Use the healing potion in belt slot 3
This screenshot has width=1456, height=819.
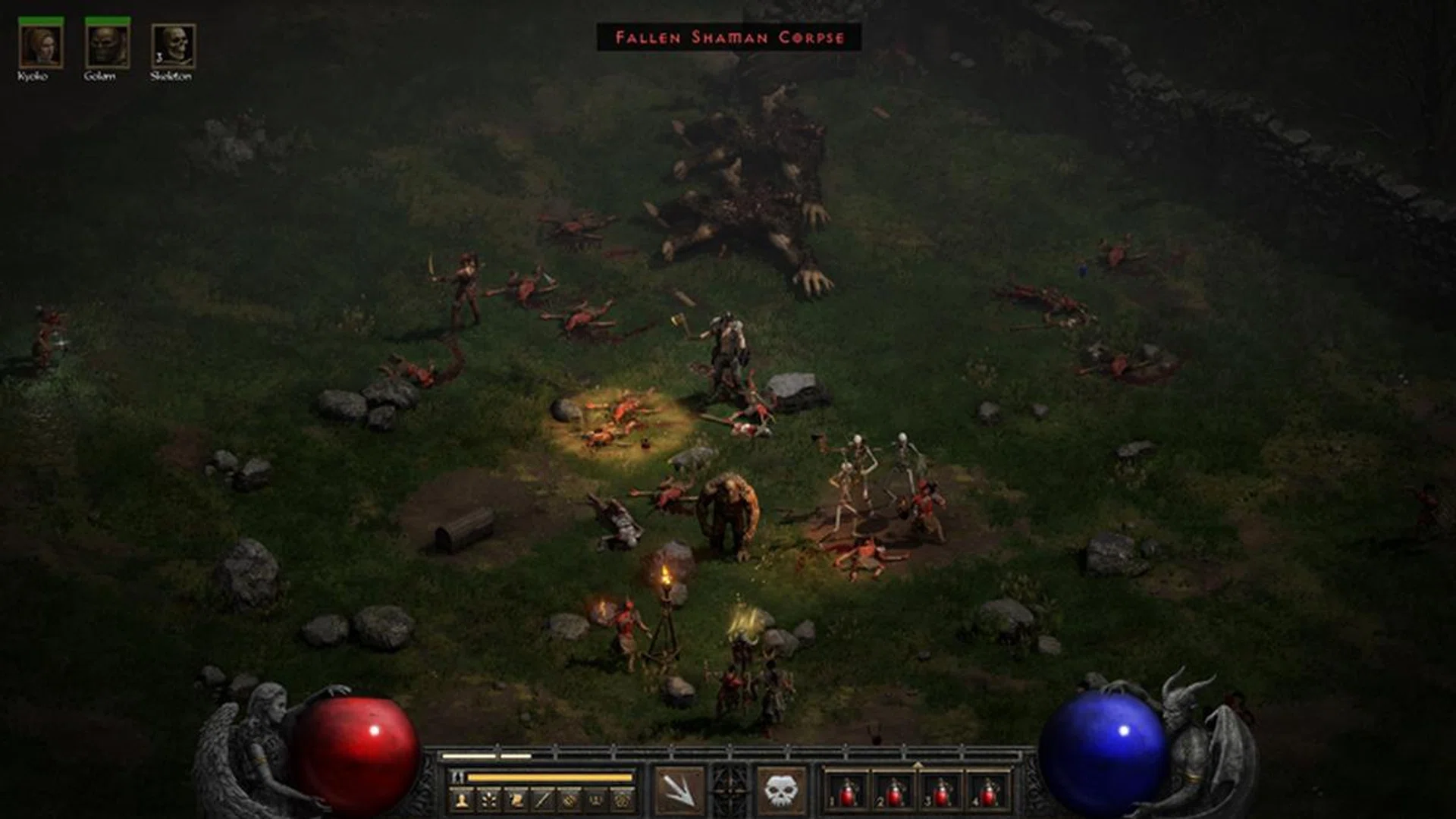[x=941, y=792]
